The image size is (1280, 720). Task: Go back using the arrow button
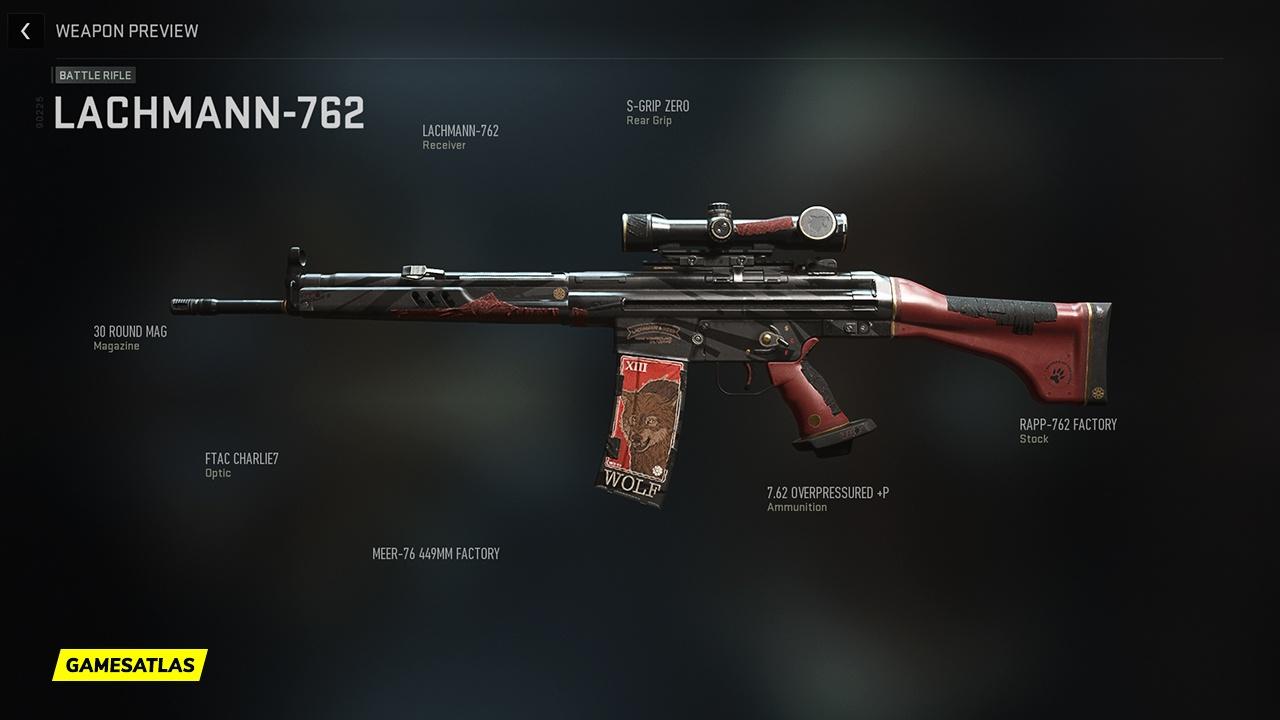[25, 31]
